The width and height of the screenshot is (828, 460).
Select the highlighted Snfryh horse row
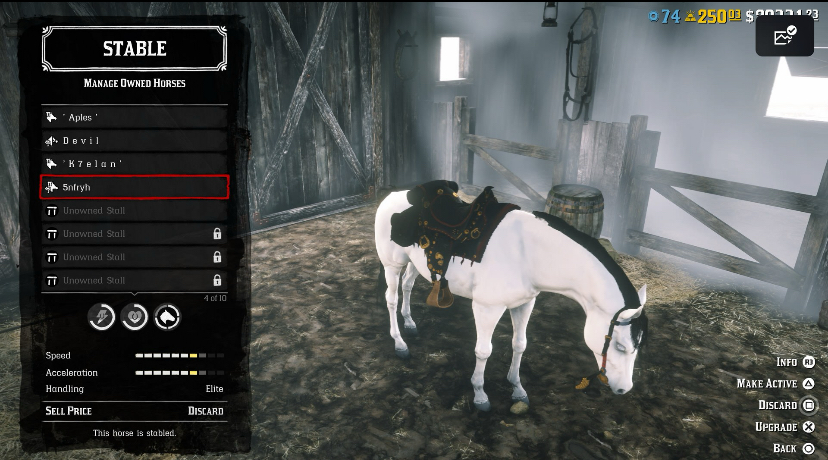[x=135, y=187]
